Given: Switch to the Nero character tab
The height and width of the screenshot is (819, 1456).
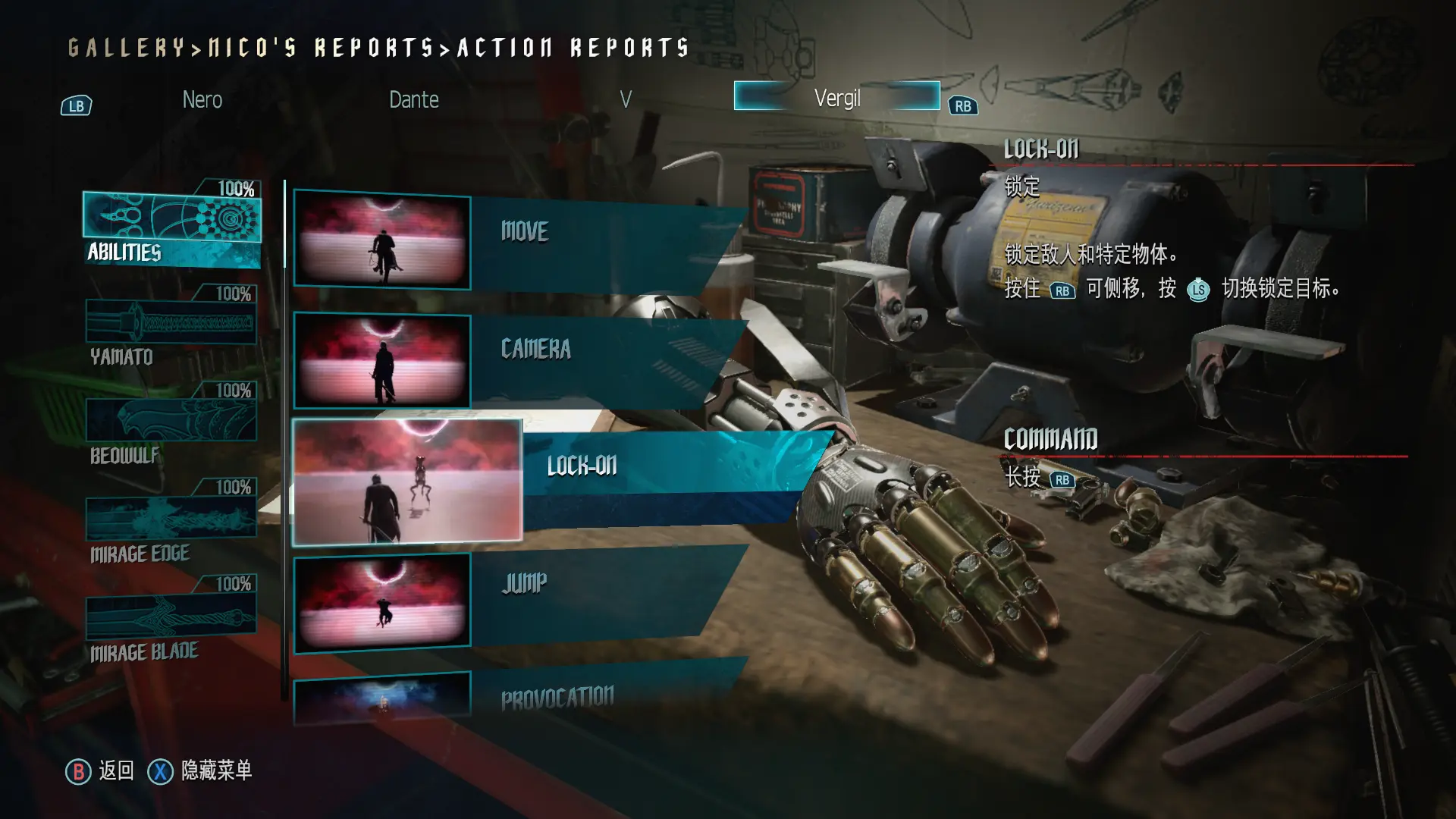Looking at the screenshot, I should [202, 99].
